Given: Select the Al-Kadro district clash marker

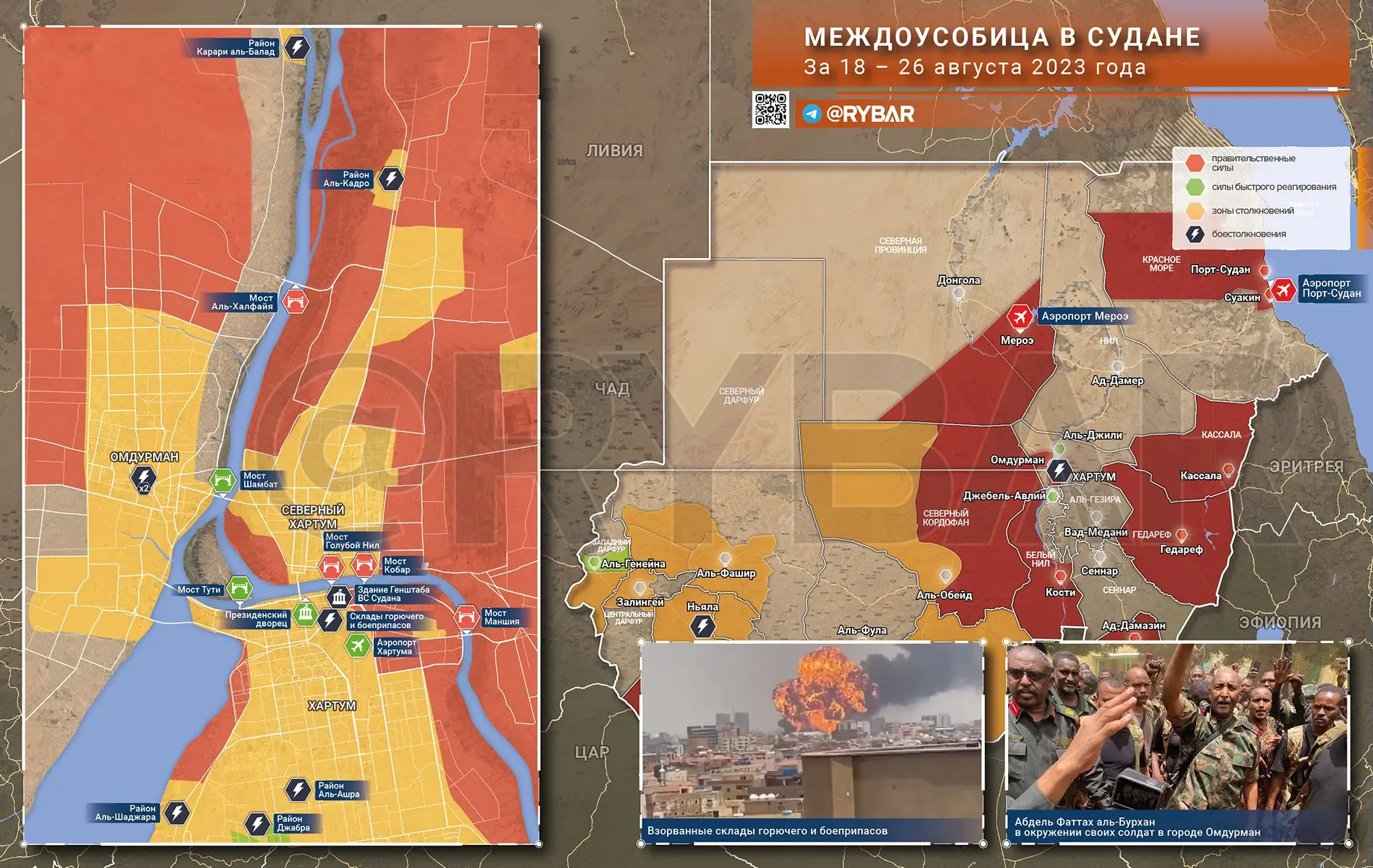Looking at the screenshot, I should point(391,179).
